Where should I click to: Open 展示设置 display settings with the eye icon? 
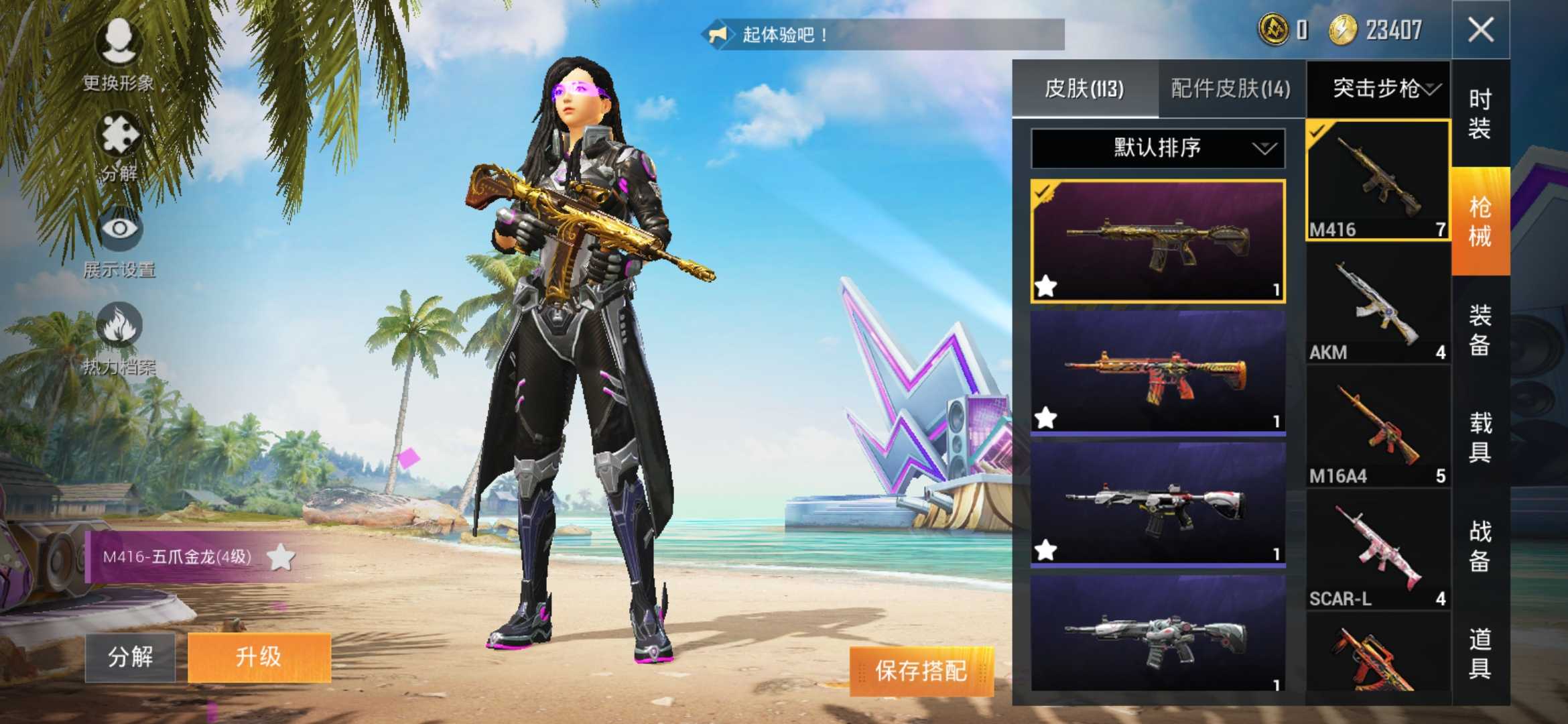click(117, 235)
